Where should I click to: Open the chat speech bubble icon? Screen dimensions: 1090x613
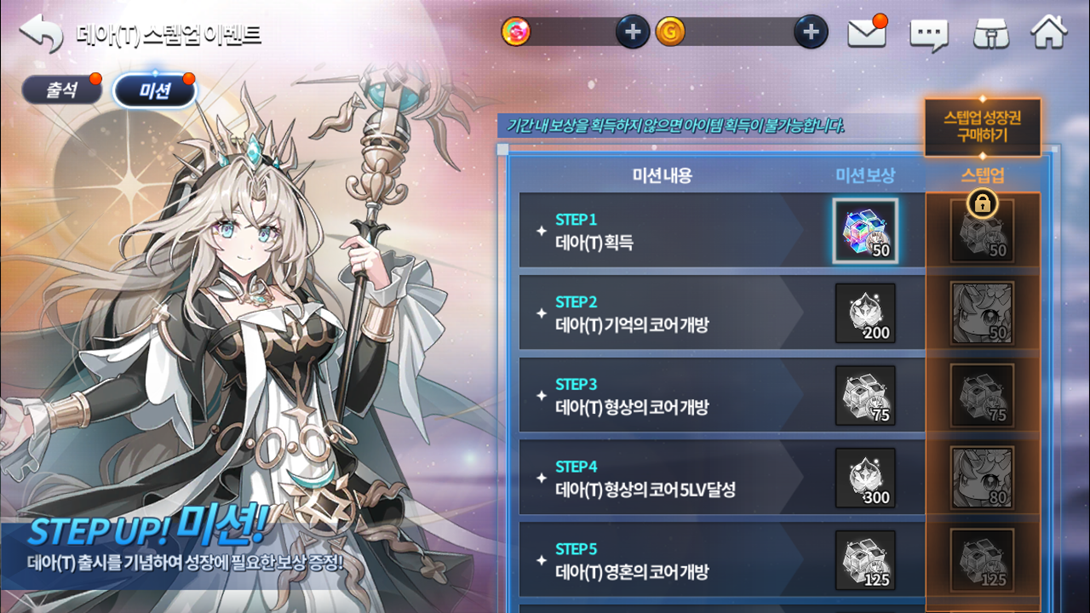click(928, 35)
